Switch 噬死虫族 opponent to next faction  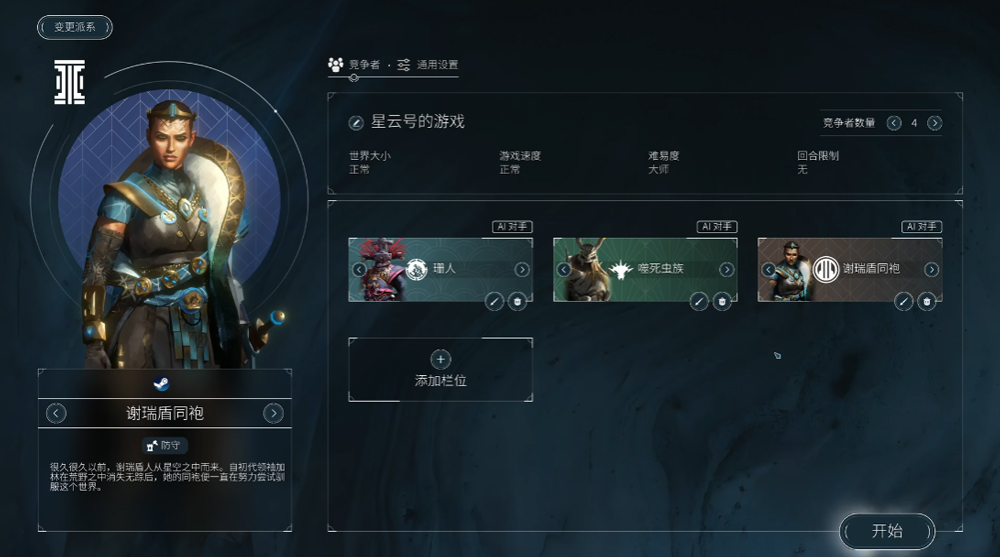tap(727, 270)
